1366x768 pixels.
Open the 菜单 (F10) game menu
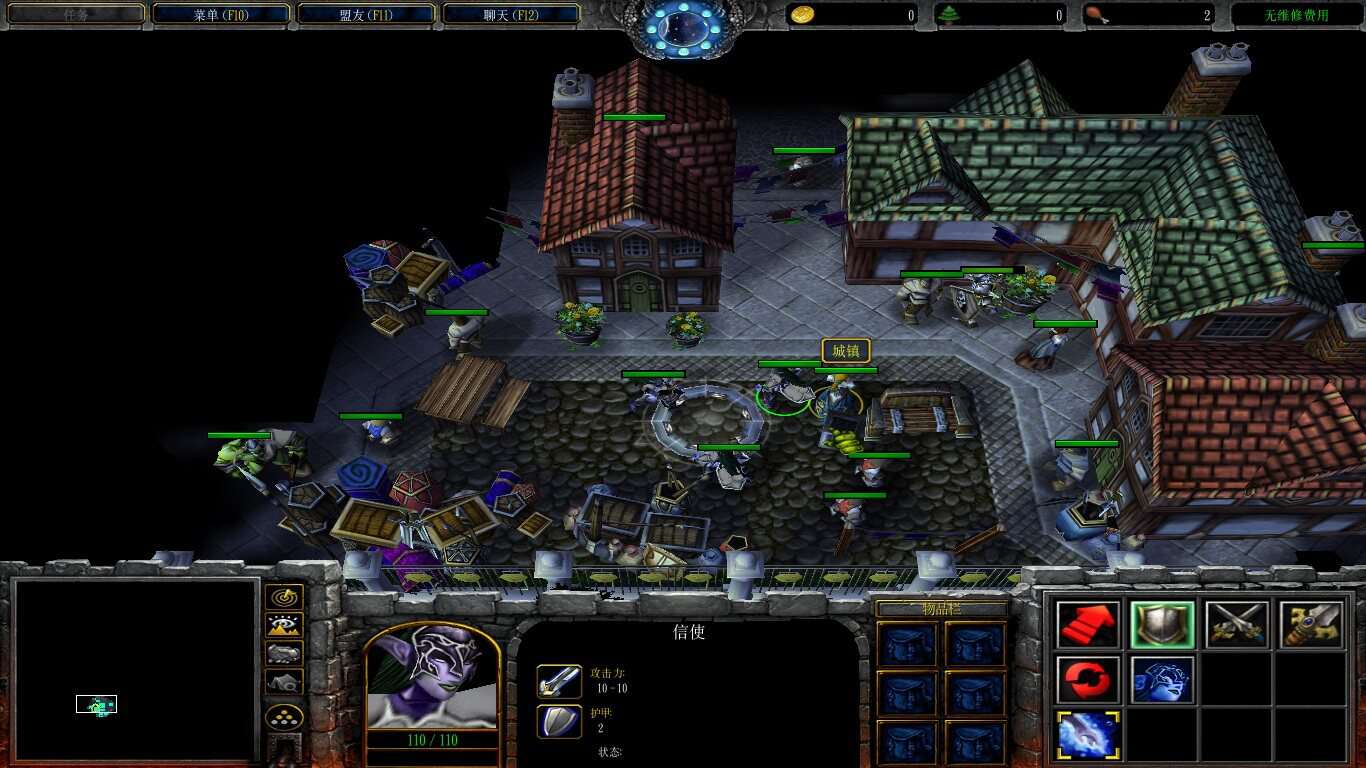click(x=220, y=15)
